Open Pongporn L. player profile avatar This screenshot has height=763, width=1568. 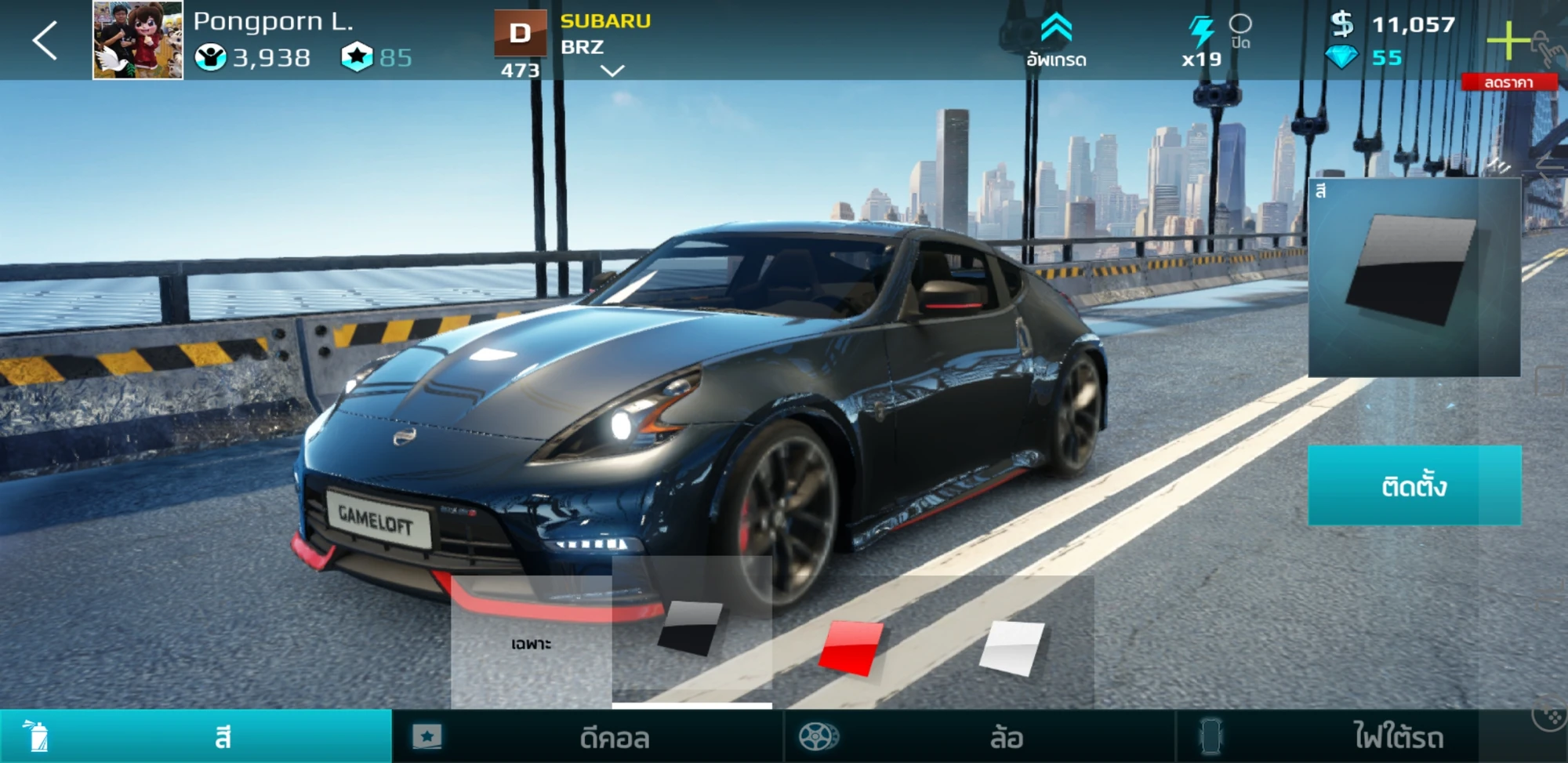138,40
